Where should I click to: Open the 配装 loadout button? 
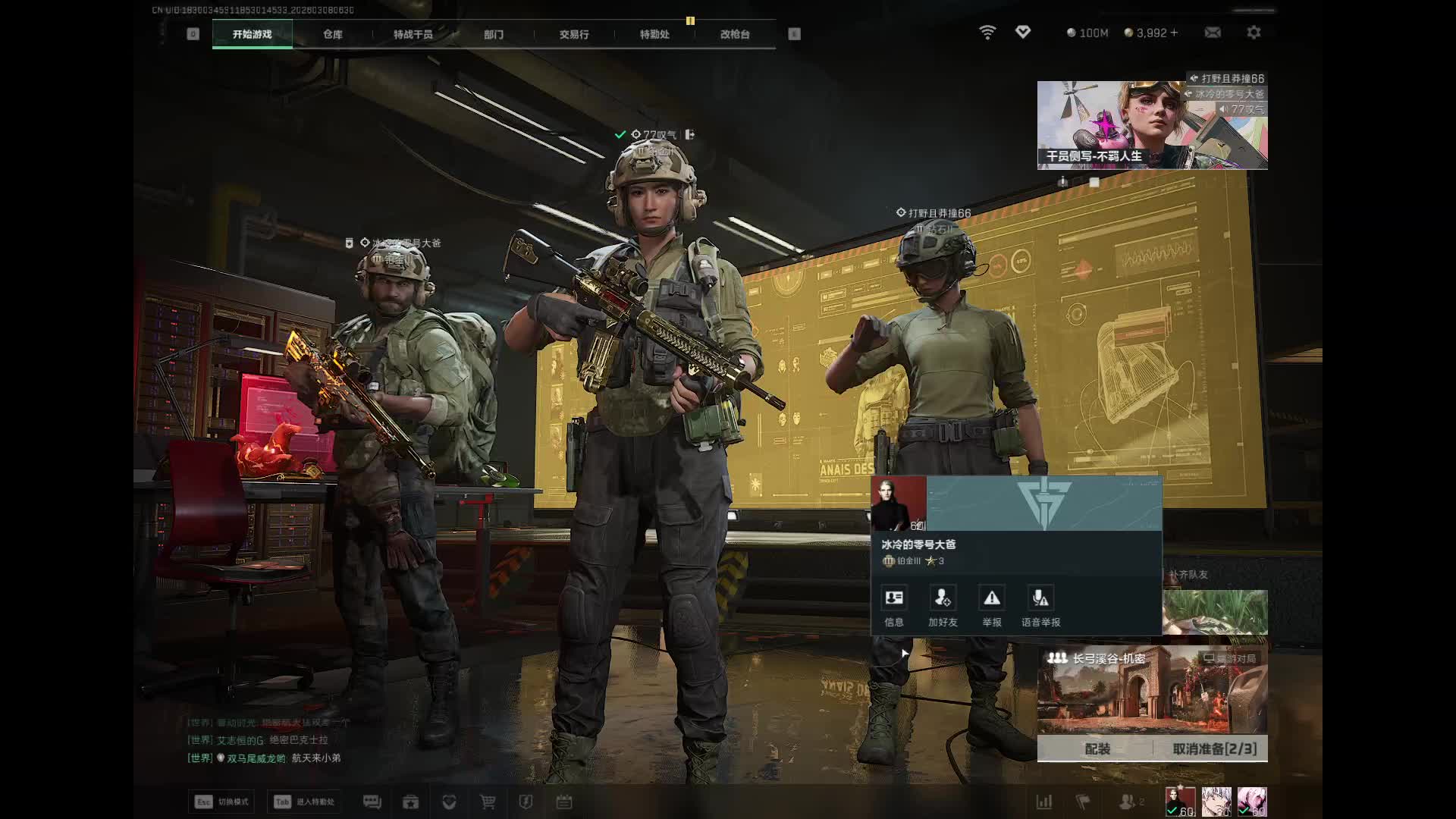click(x=1097, y=748)
